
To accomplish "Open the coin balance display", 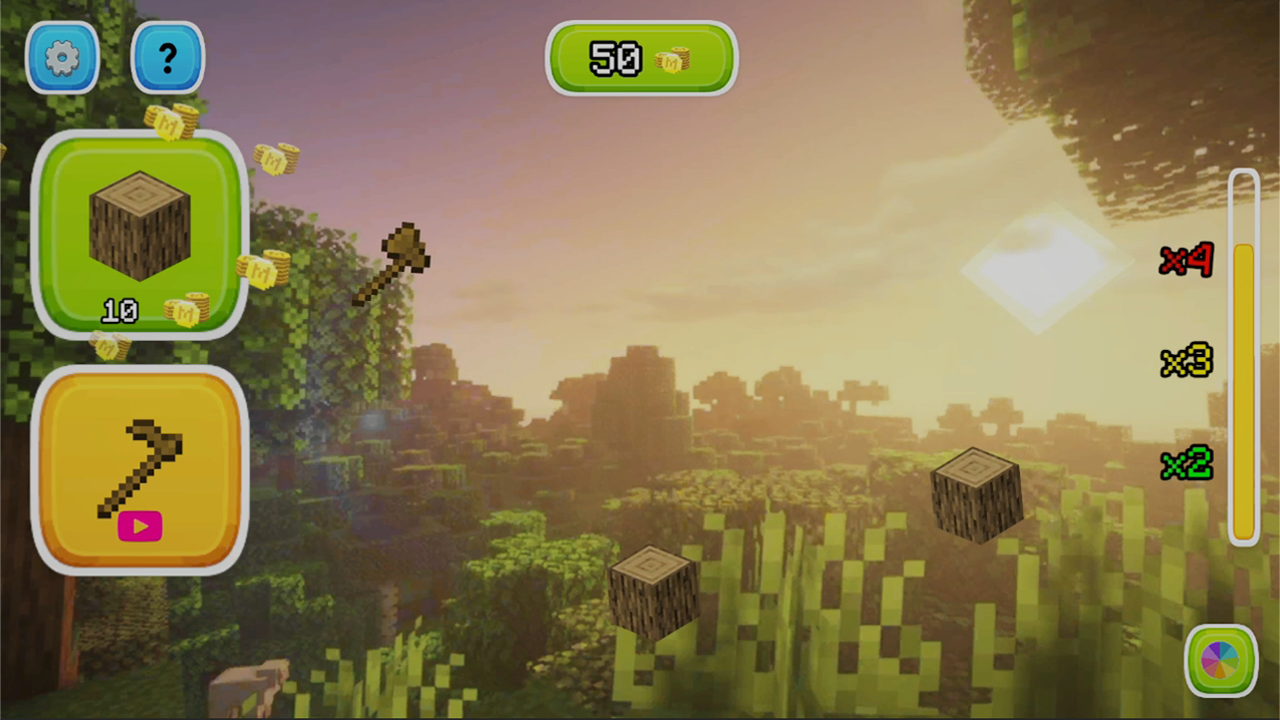I will [x=640, y=58].
